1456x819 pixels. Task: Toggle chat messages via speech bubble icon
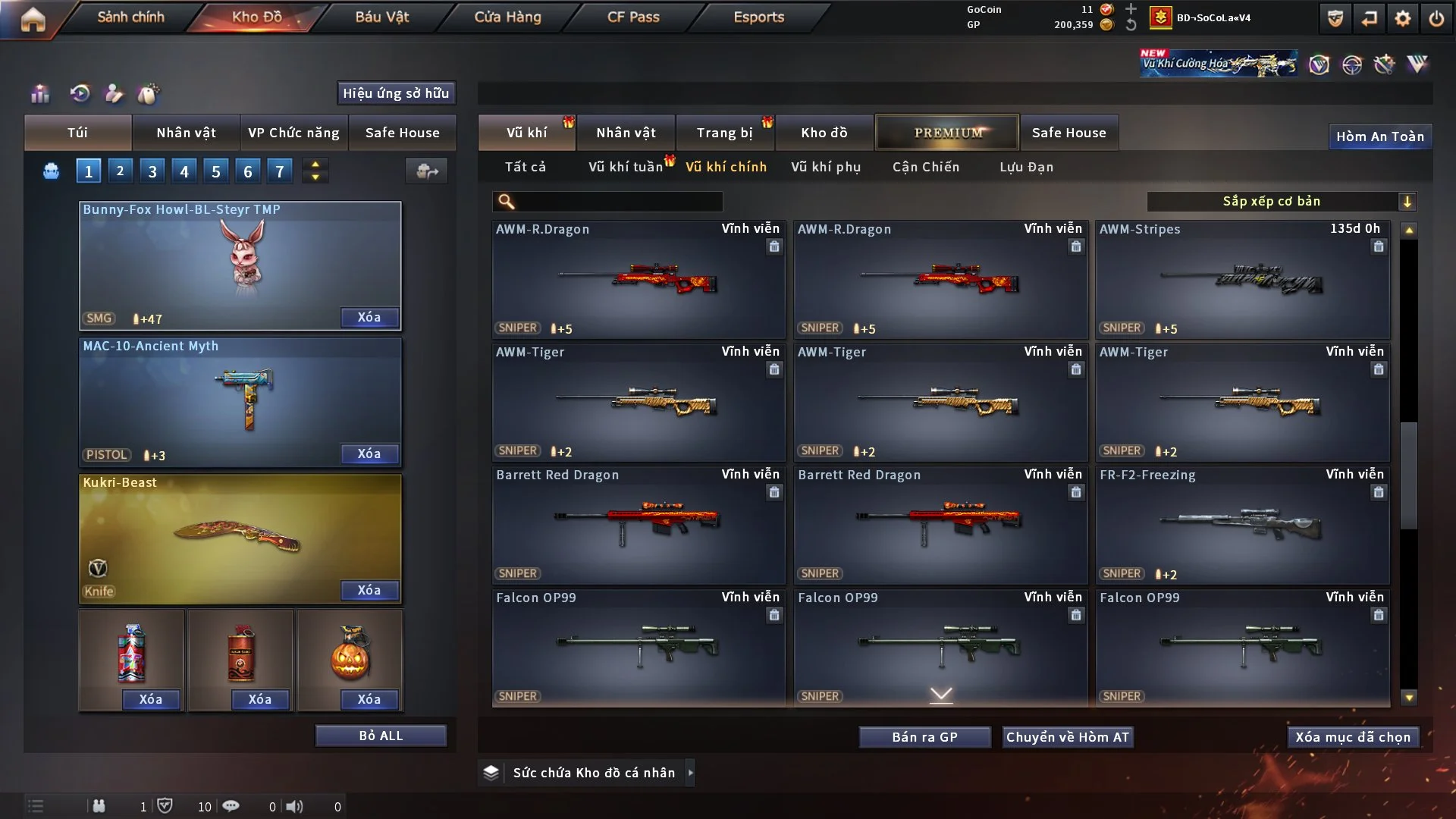pos(231,806)
